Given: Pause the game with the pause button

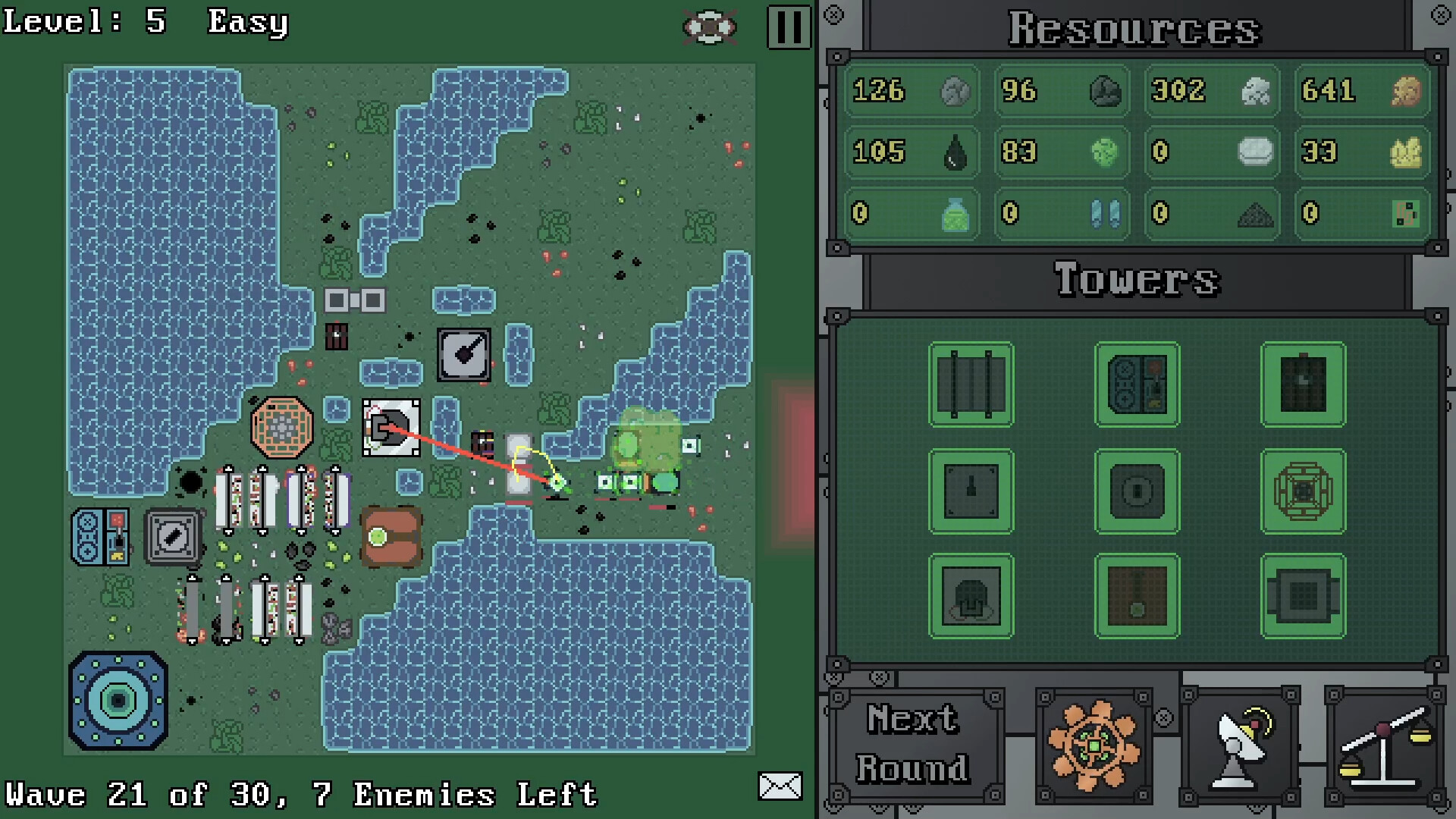Looking at the screenshot, I should pos(788,25).
